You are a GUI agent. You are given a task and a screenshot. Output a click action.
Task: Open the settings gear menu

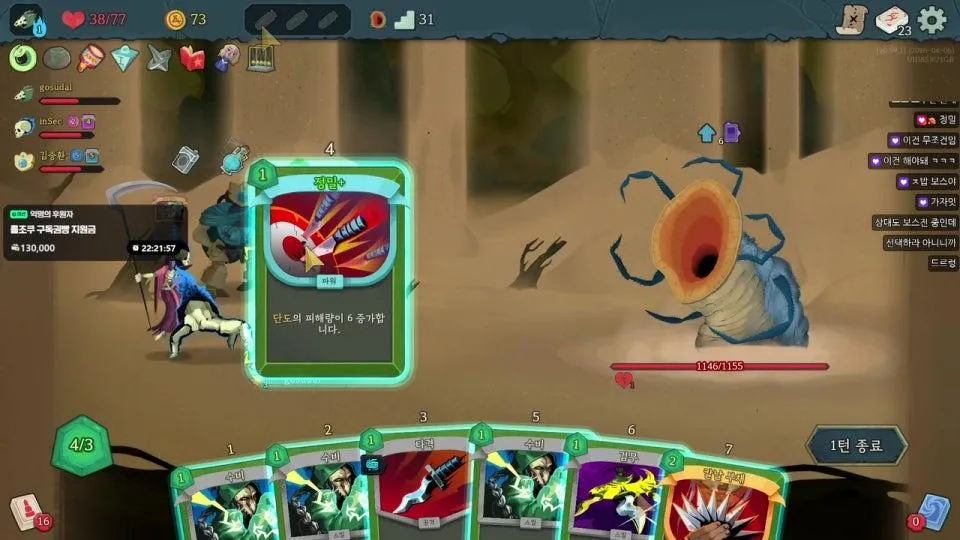coord(932,19)
